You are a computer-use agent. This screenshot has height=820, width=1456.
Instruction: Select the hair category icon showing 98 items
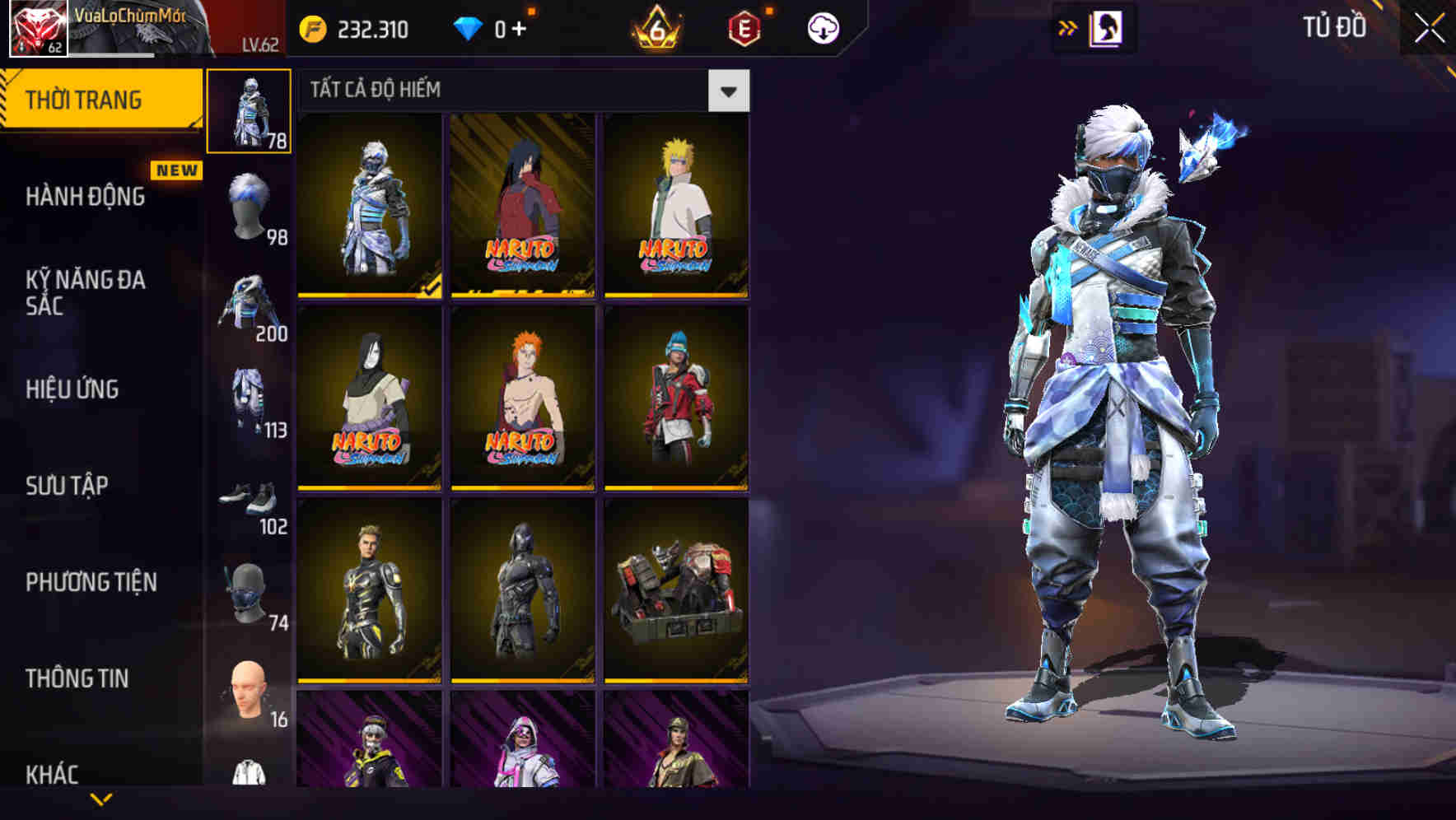tap(250, 200)
